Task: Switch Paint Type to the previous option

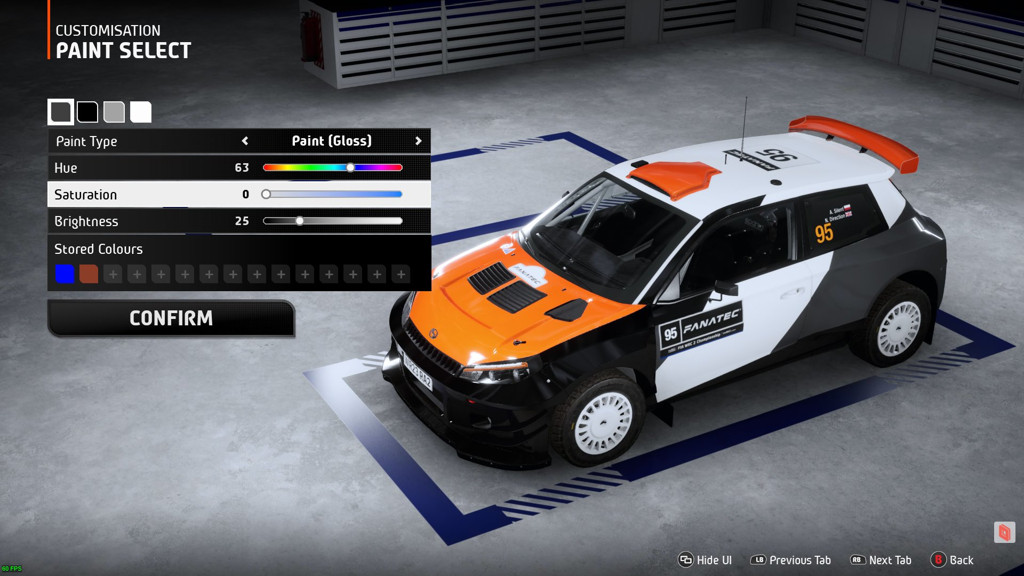Action: 245,141
